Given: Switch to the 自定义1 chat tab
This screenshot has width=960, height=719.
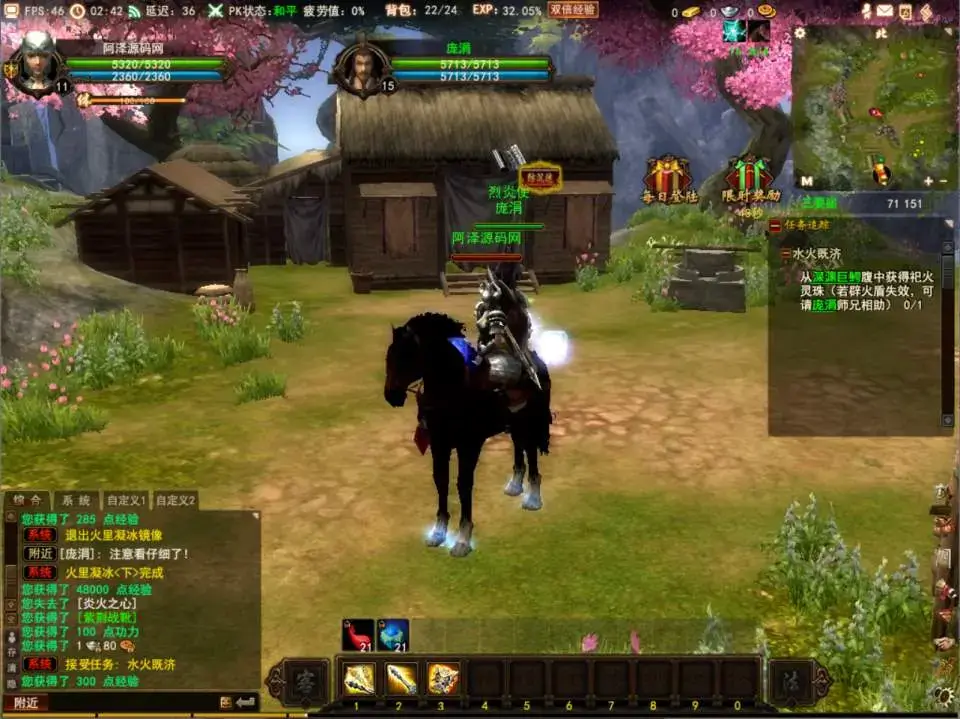Looking at the screenshot, I should coord(127,500).
